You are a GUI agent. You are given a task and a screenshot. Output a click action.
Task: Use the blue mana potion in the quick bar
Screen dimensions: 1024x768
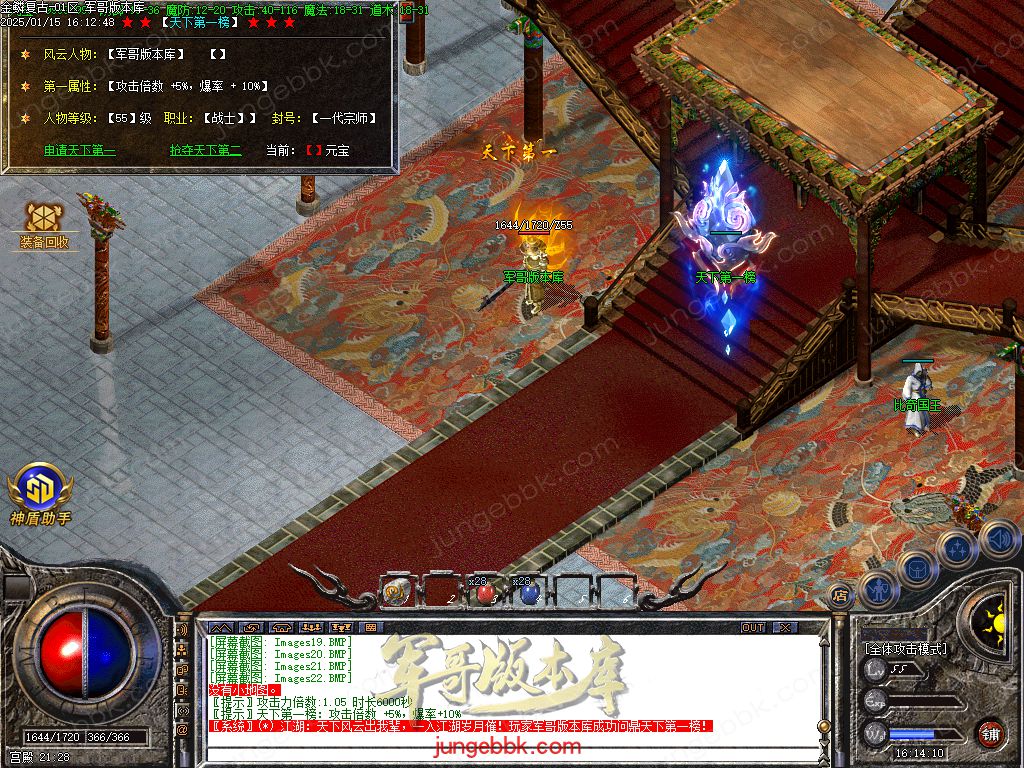(529, 593)
